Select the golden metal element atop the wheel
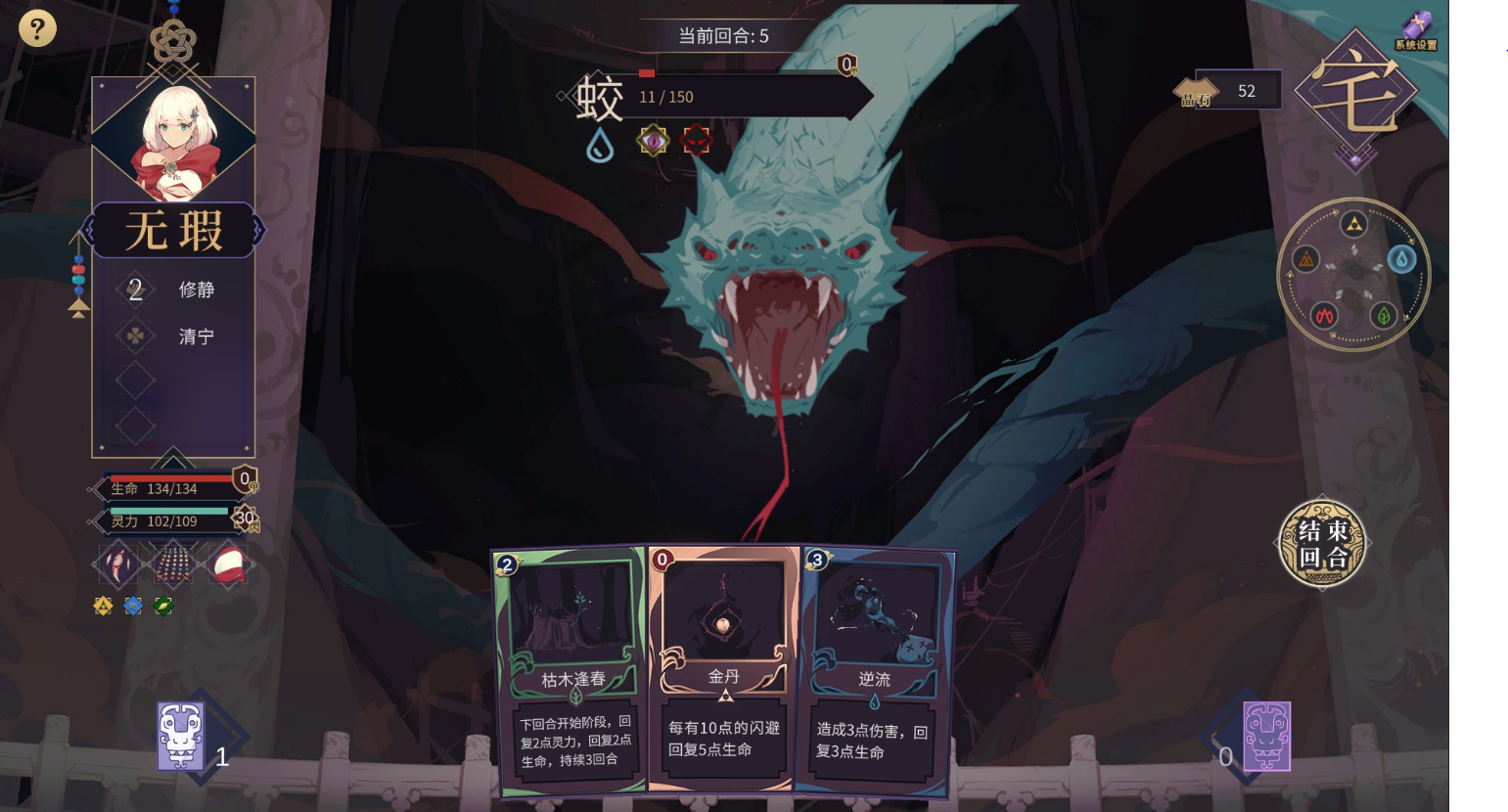The image size is (1508, 812). tap(1354, 223)
